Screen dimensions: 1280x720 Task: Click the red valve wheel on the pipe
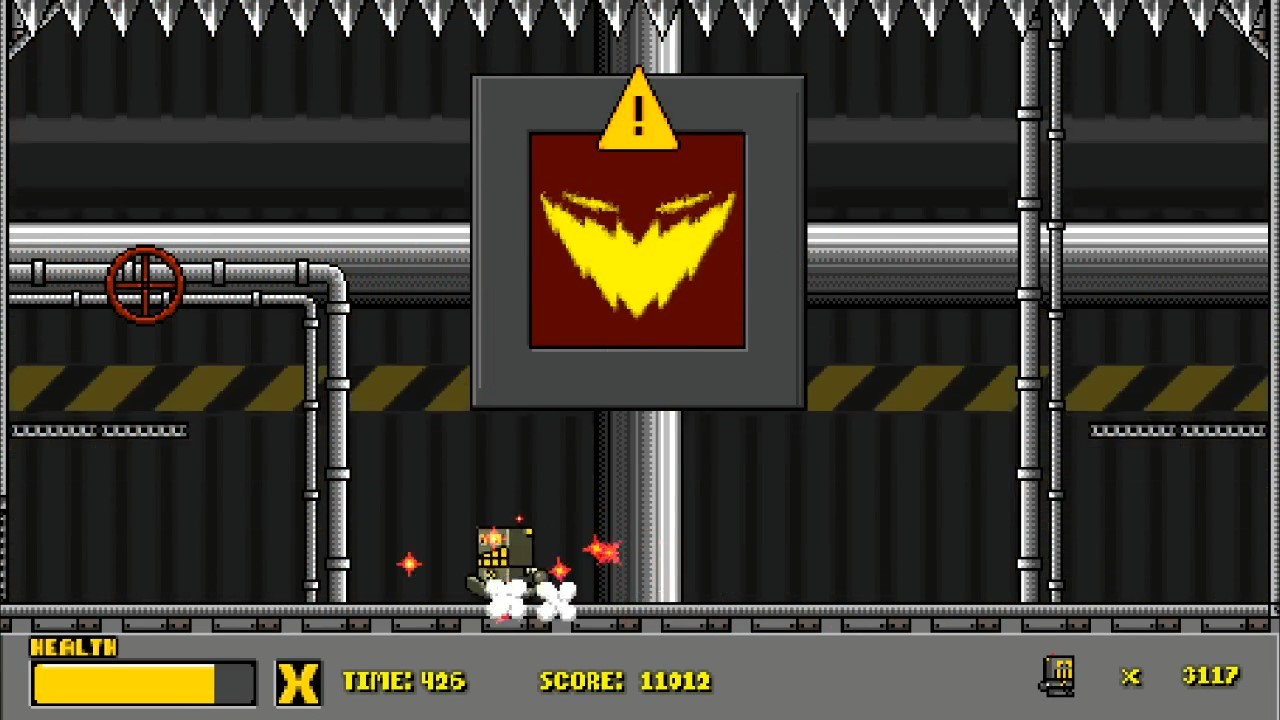pos(146,287)
